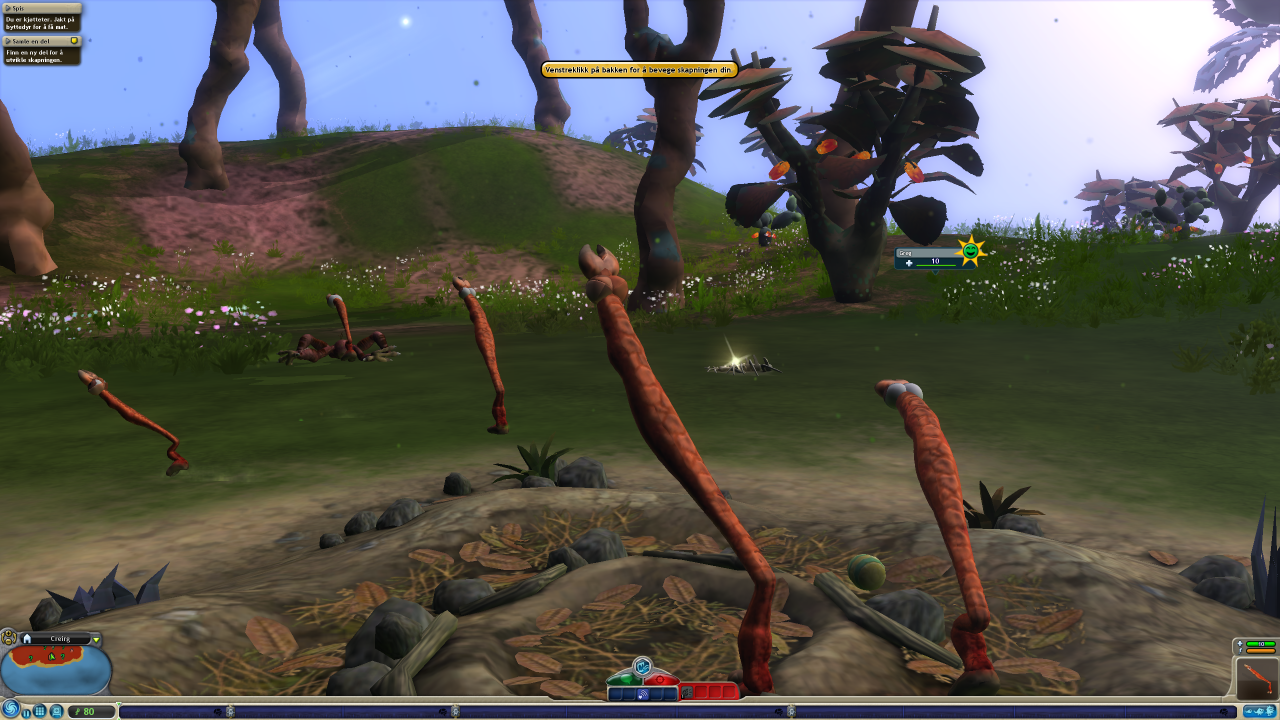The height and width of the screenshot is (720, 1280).
Task: Click the round blue button above the stance buttons
Action: click(642, 665)
